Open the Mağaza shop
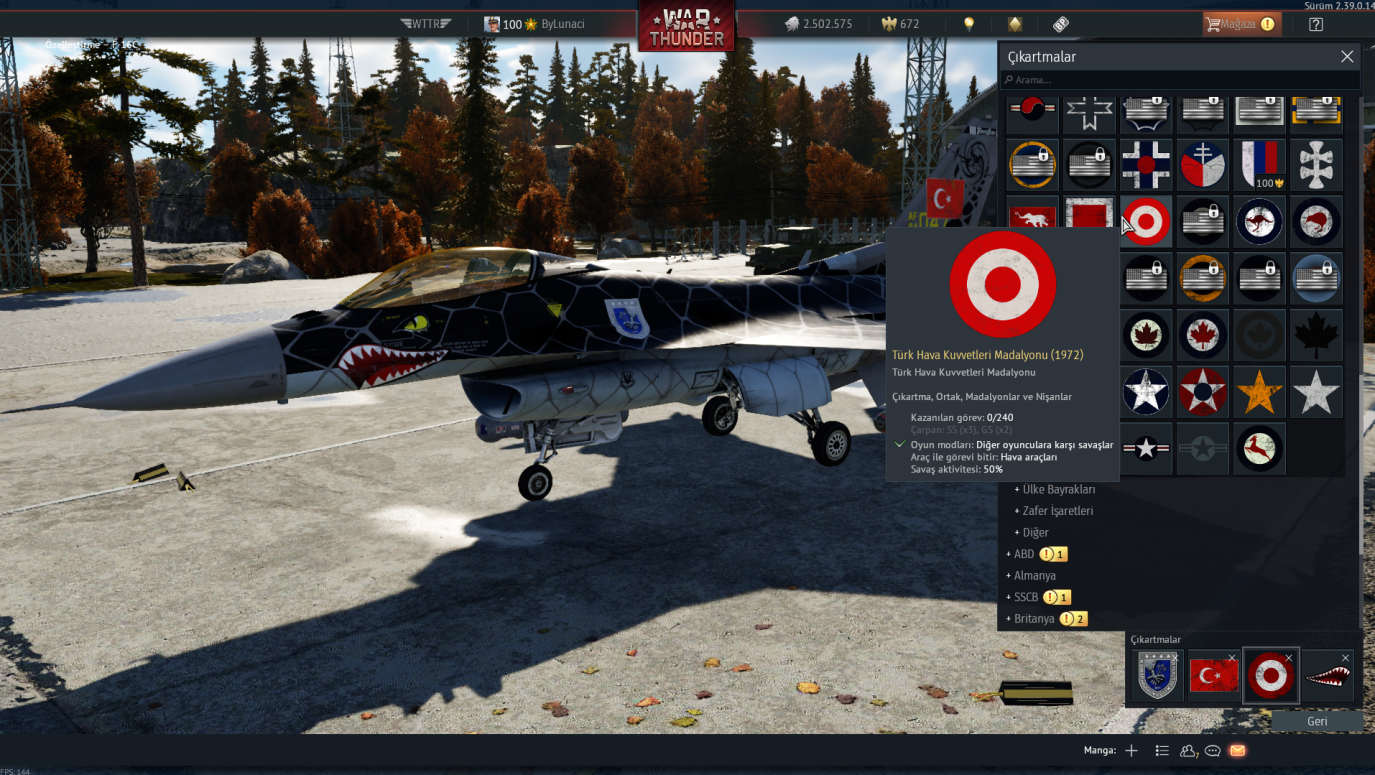 click(1241, 24)
